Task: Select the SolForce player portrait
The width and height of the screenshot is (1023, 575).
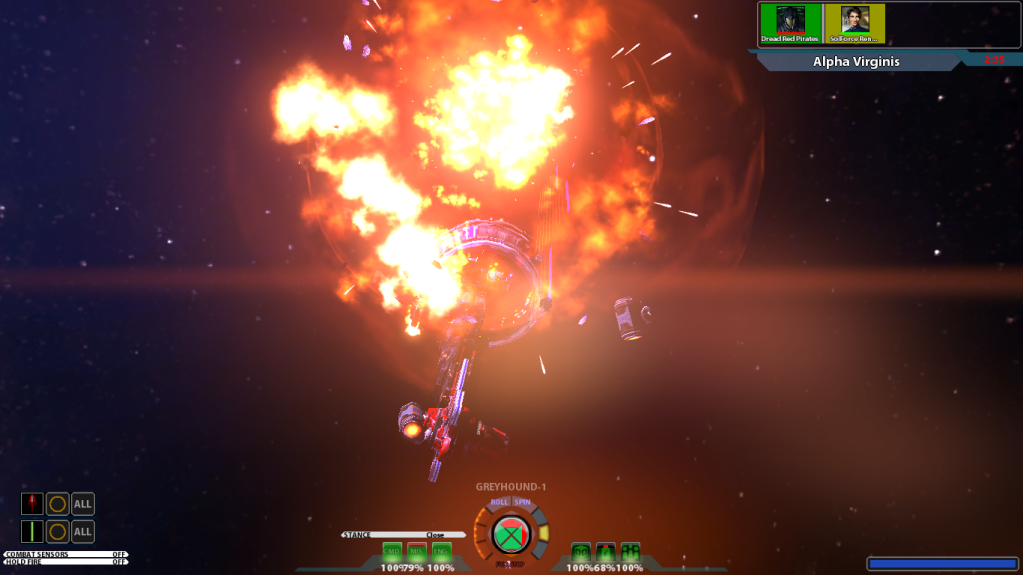Action: point(854,23)
